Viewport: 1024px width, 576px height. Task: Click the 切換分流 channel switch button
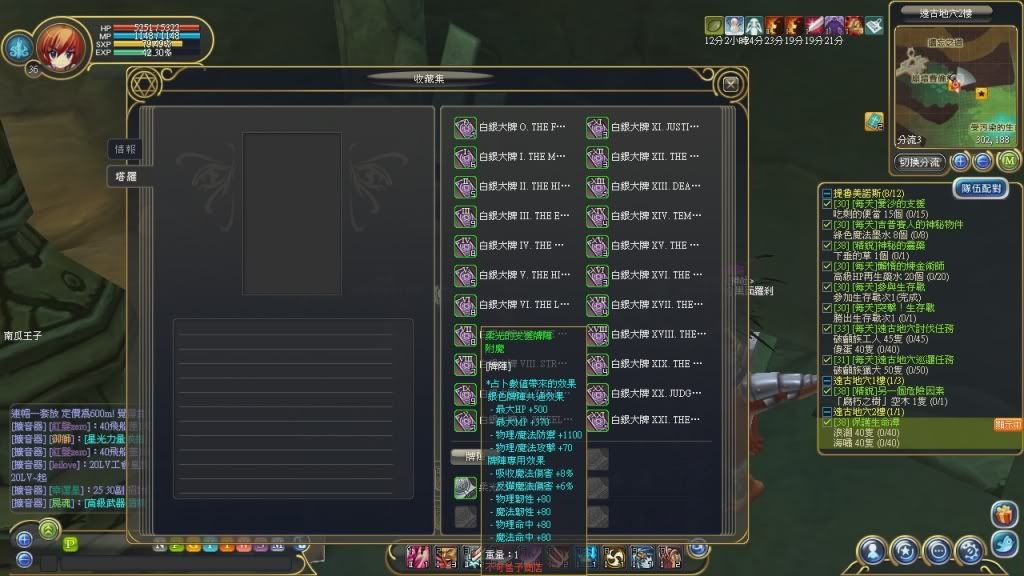click(920, 162)
